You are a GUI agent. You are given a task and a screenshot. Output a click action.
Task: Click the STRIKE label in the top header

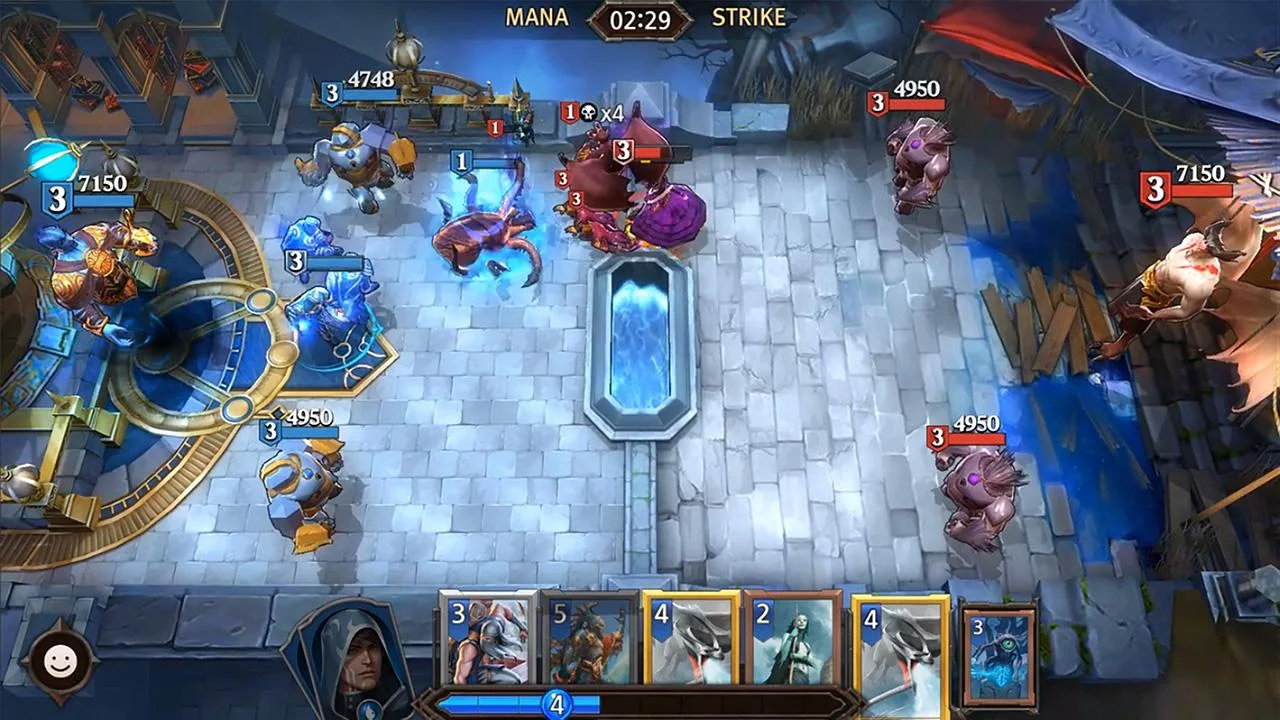pos(747,17)
